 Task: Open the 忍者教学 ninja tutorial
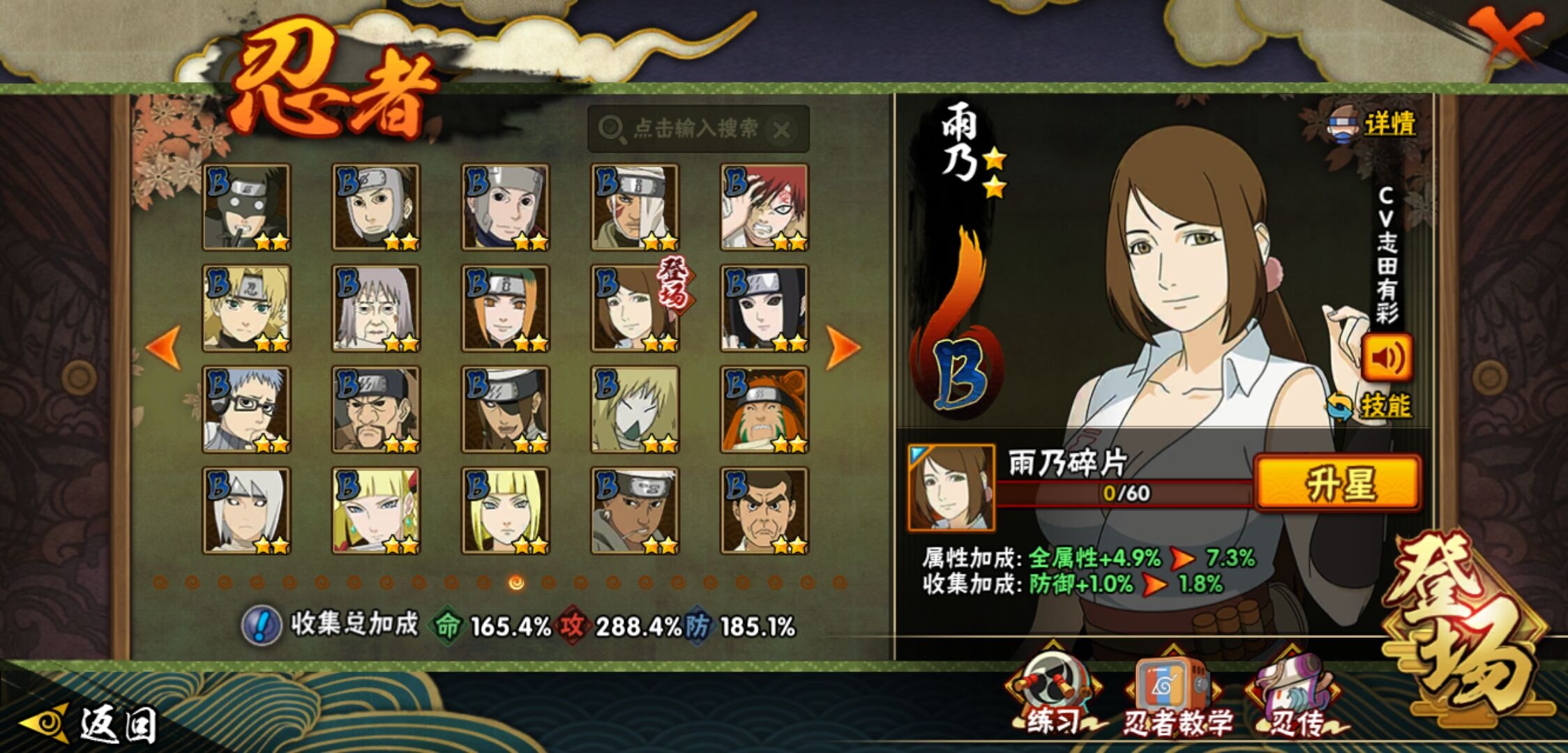coord(1175,697)
